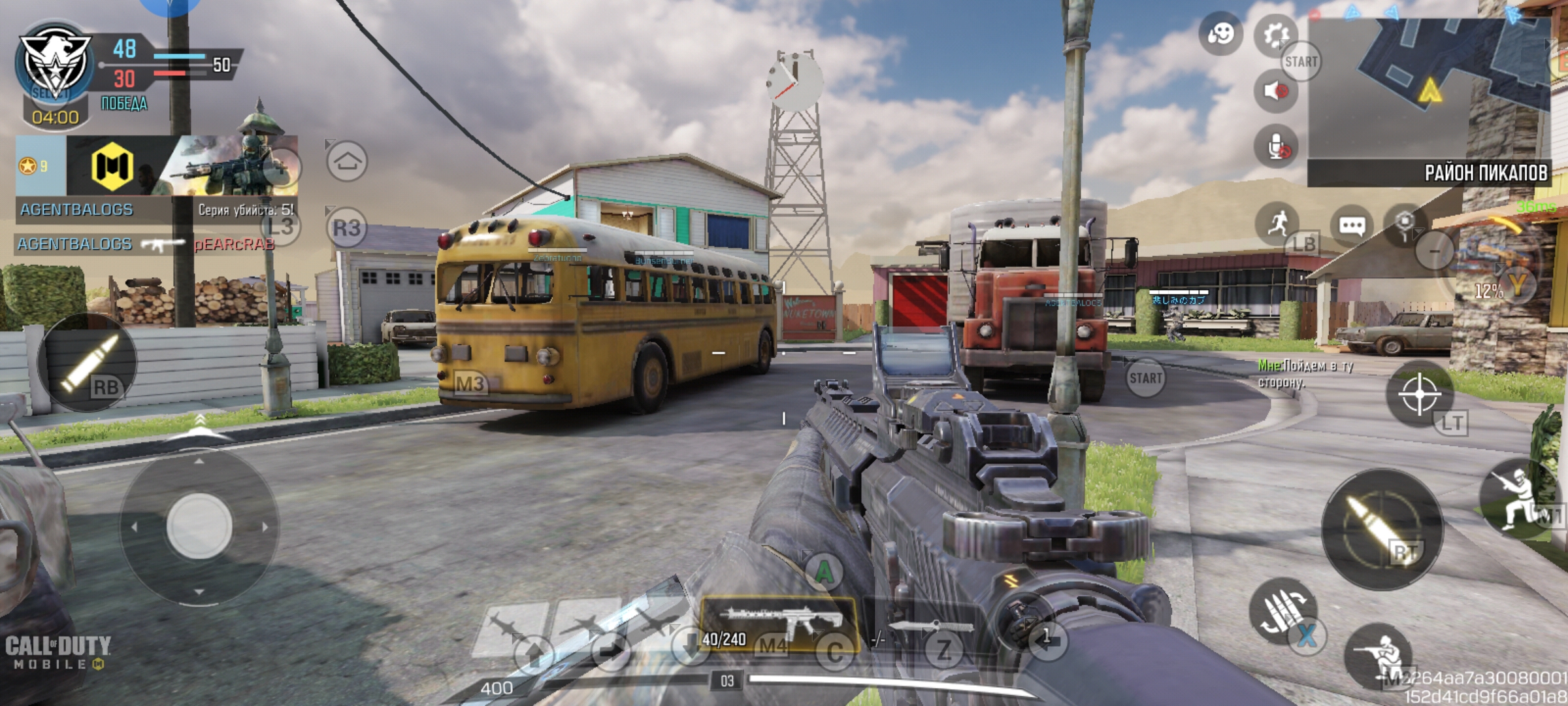Open the quick chat speech bubble
This screenshot has height=706, width=1568.
pyautogui.click(x=1351, y=226)
